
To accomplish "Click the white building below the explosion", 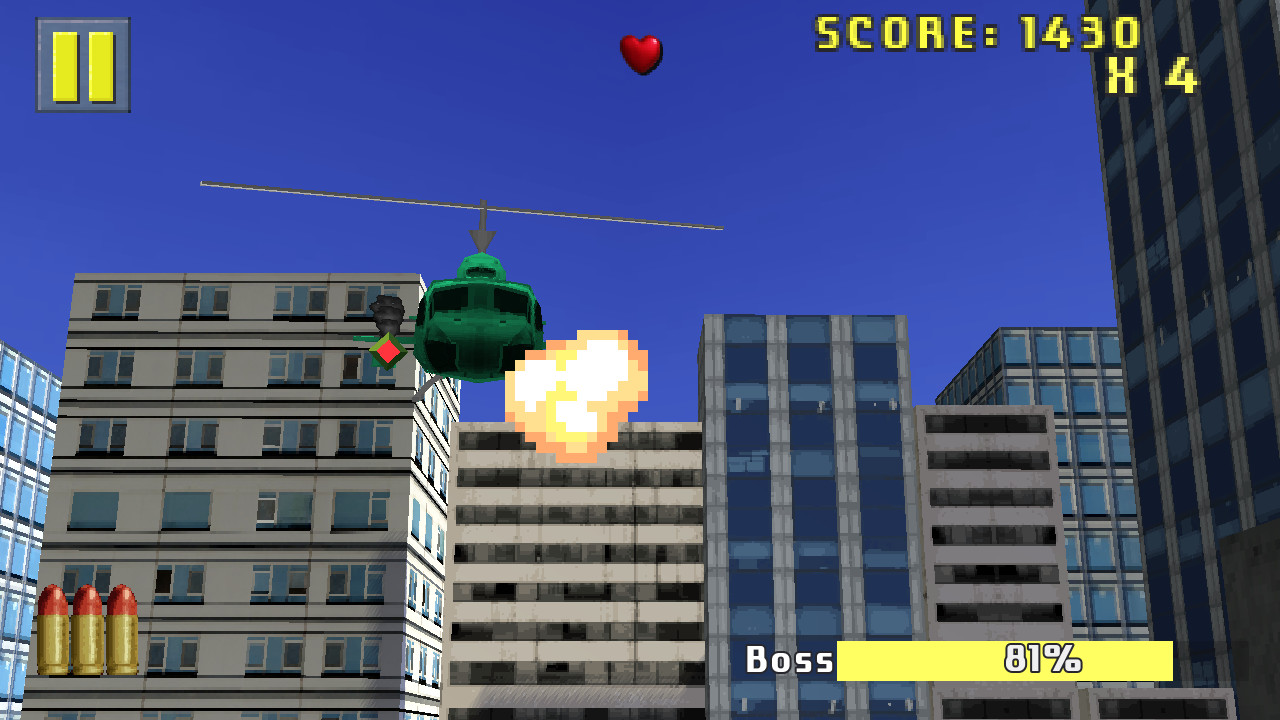I will coord(570,550).
